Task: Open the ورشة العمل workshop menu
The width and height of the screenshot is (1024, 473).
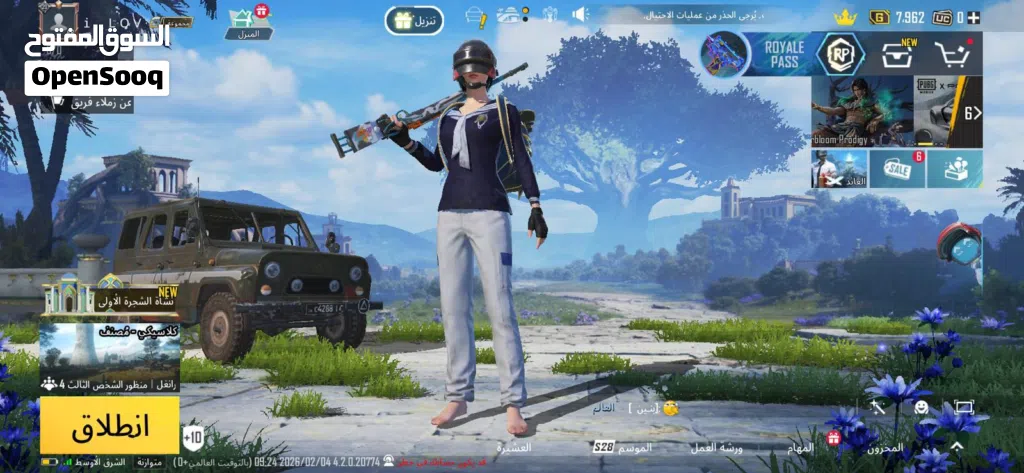Action: click(x=717, y=447)
